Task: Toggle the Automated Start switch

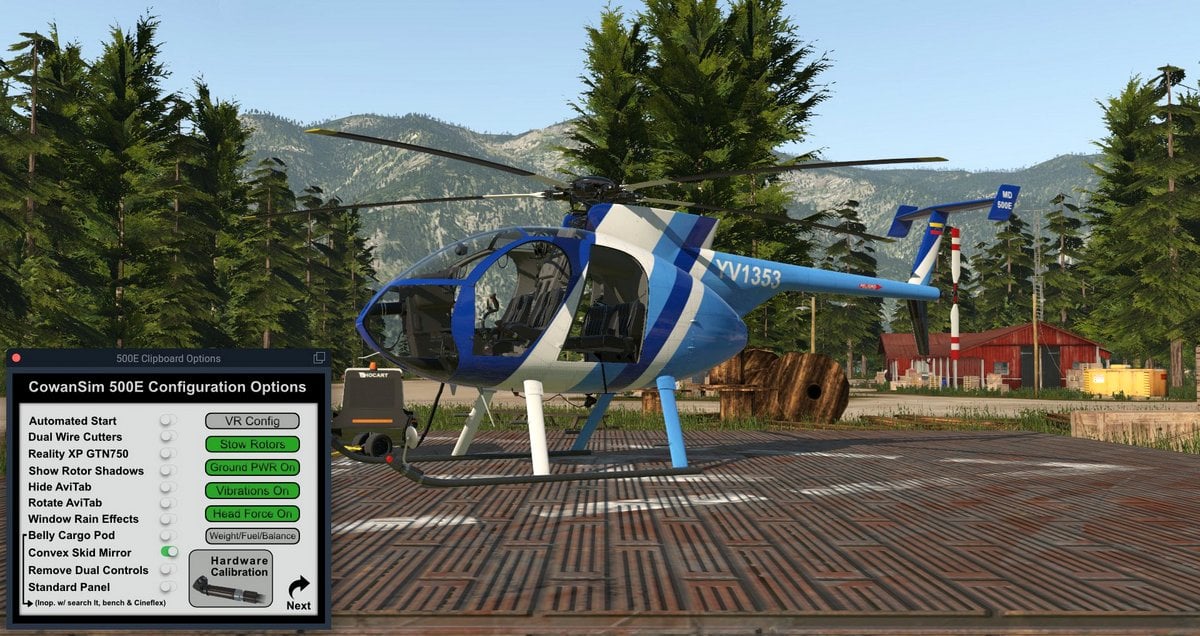Action: 169,421
